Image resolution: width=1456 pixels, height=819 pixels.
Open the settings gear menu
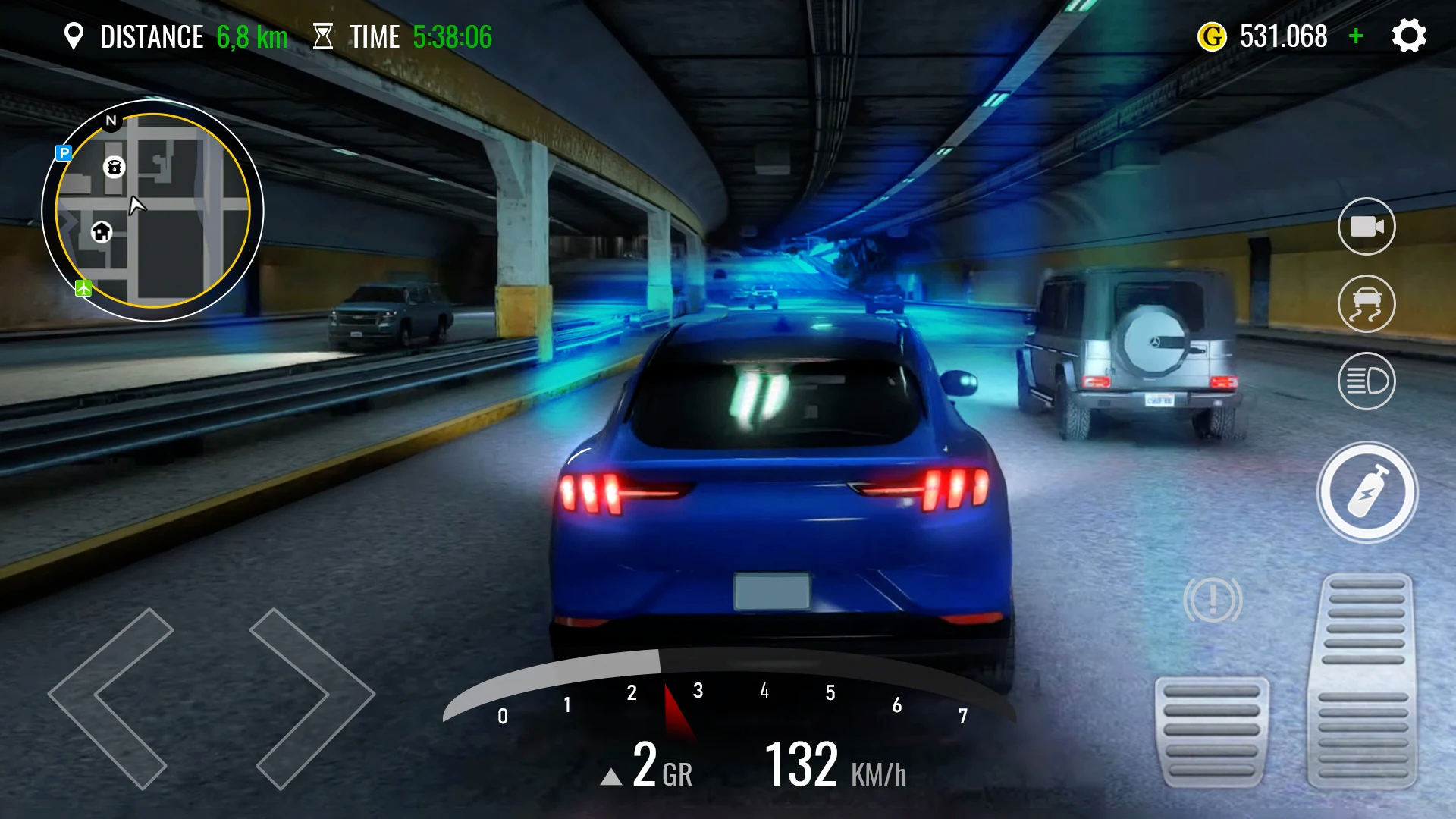[1409, 36]
